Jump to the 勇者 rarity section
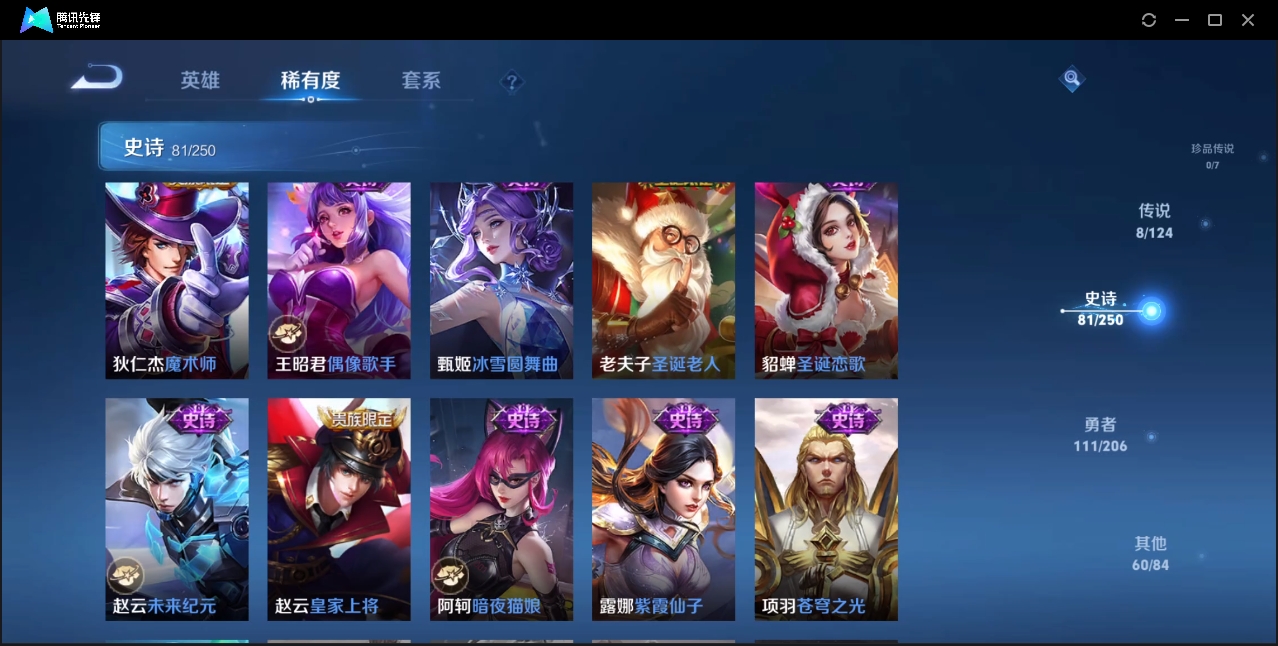This screenshot has width=1278, height=646. (x=1100, y=435)
